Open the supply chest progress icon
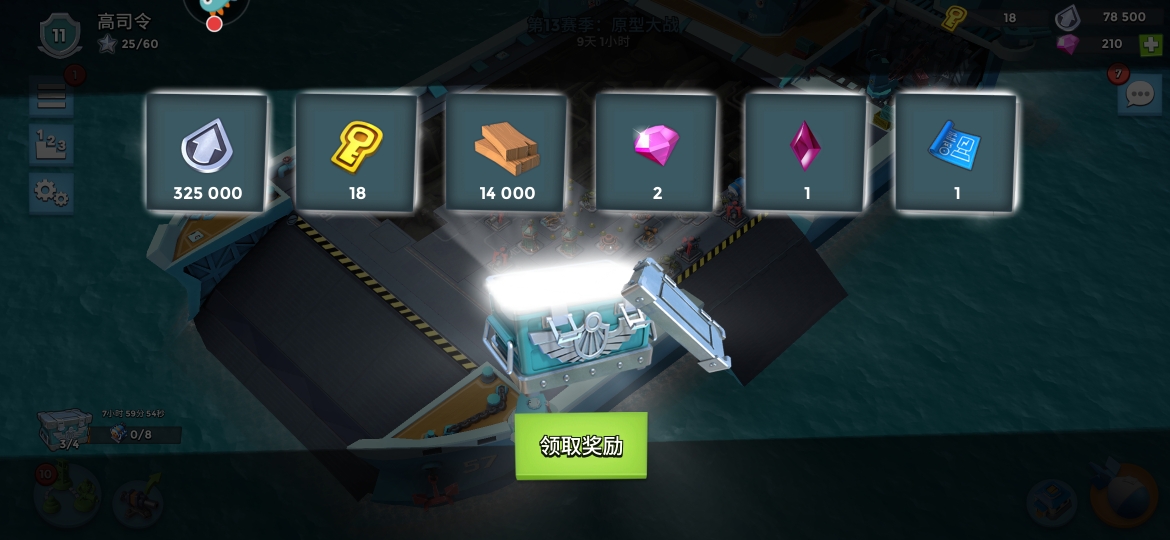Viewport: 1170px width, 540px height. pos(66,430)
